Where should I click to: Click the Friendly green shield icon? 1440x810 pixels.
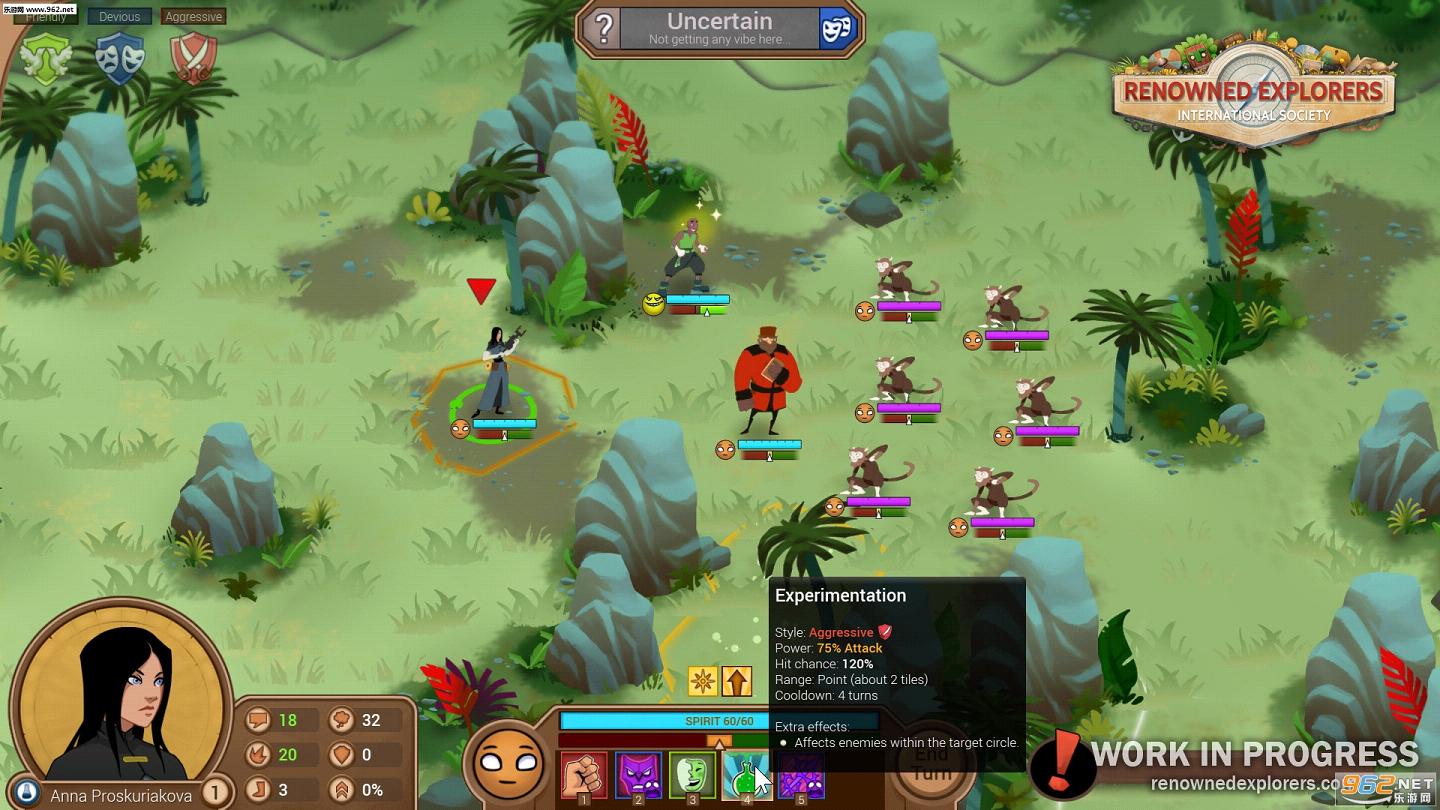click(46, 57)
